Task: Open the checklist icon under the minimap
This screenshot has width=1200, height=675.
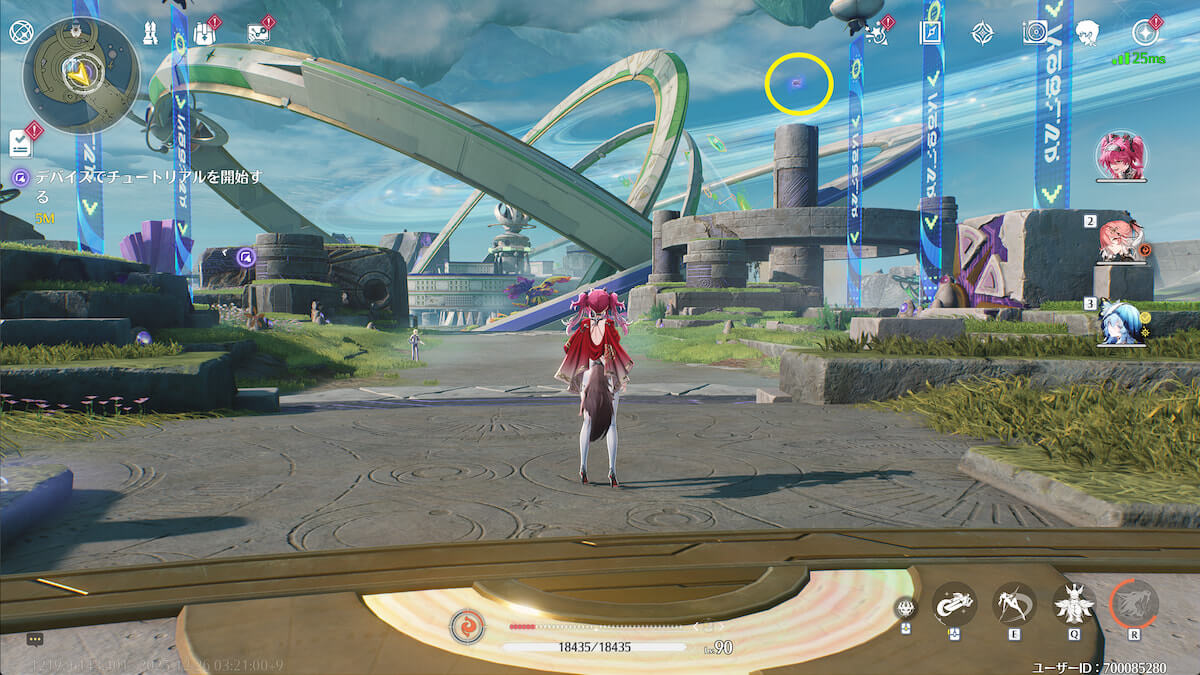Action: [x=21, y=143]
